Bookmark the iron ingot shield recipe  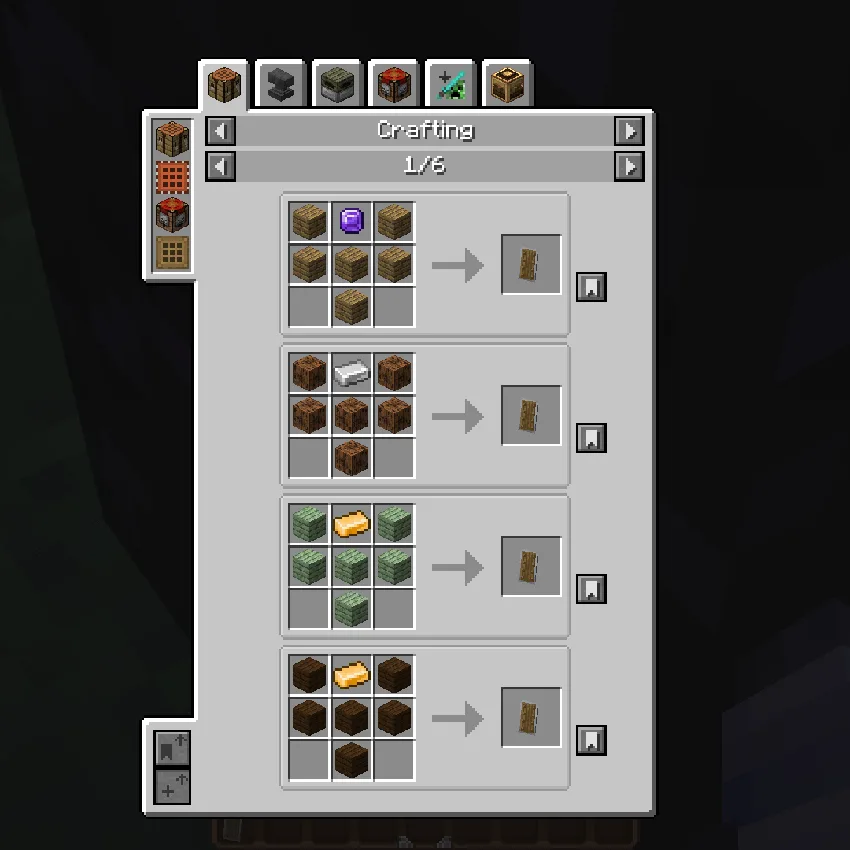[x=591, y=439]
